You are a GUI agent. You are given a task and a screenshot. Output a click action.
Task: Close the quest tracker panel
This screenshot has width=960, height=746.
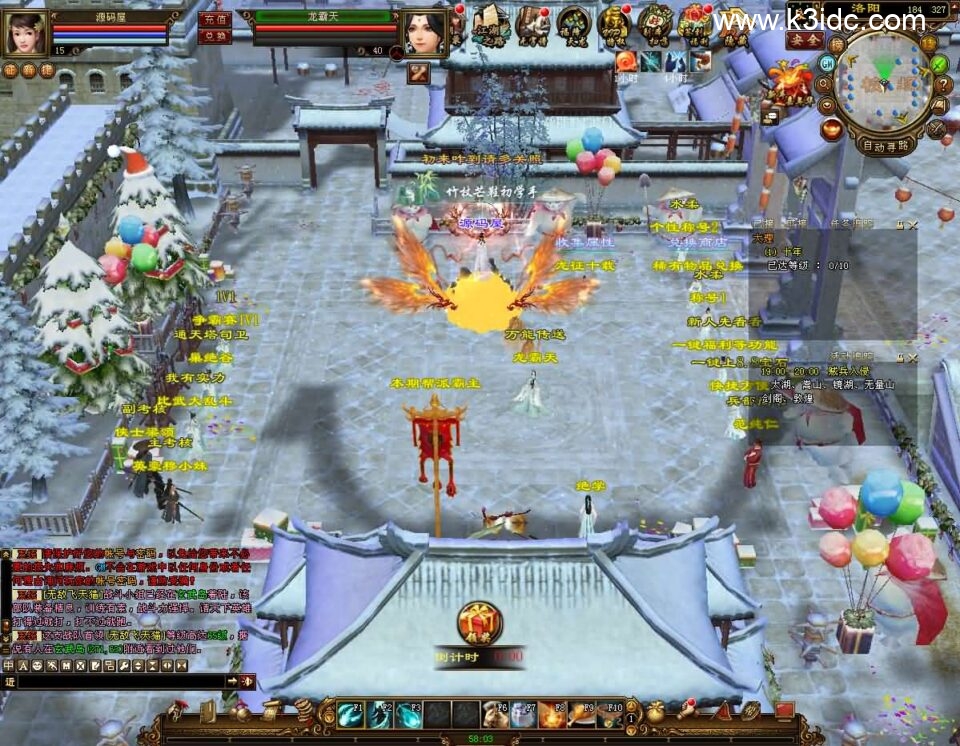910,225
